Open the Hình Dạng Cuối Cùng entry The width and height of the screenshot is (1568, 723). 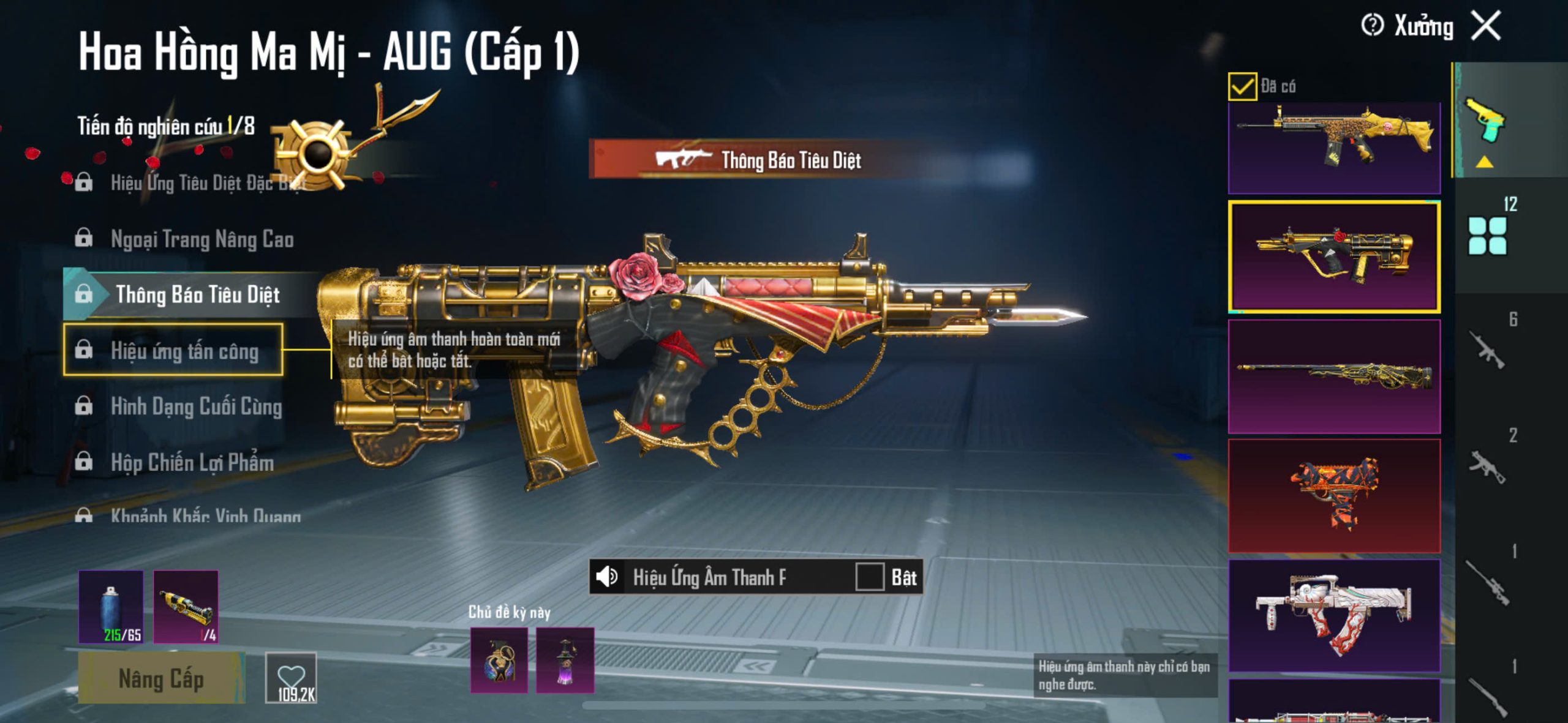coord(196,406)
